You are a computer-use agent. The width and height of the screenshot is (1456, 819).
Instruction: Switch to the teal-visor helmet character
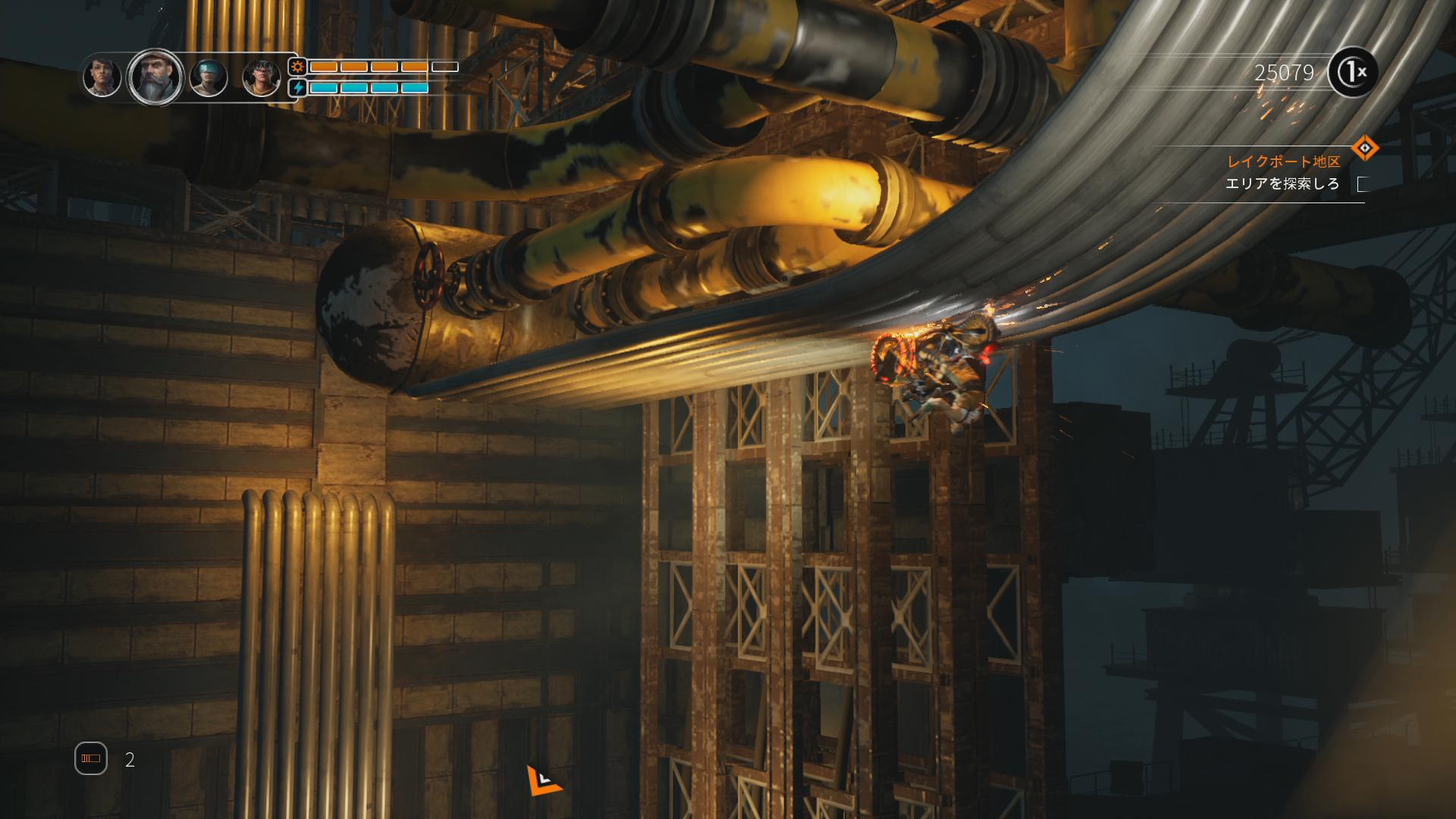click(x=209, y=77)
